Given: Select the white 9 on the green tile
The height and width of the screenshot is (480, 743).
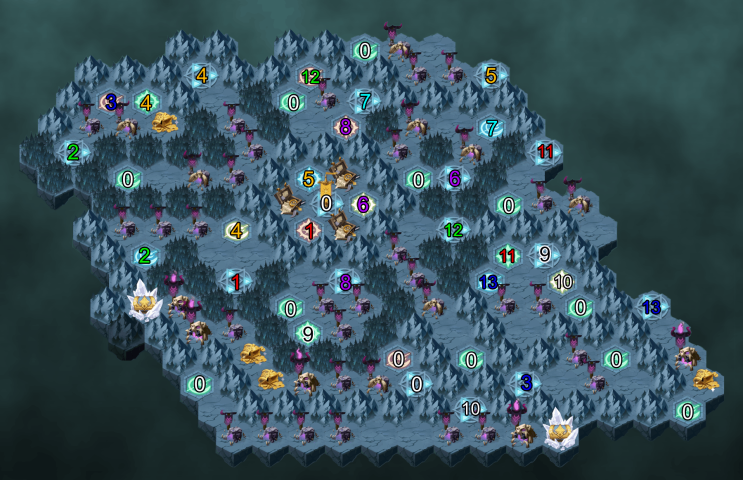Looking at the screenshot, I should pos(309,334).
